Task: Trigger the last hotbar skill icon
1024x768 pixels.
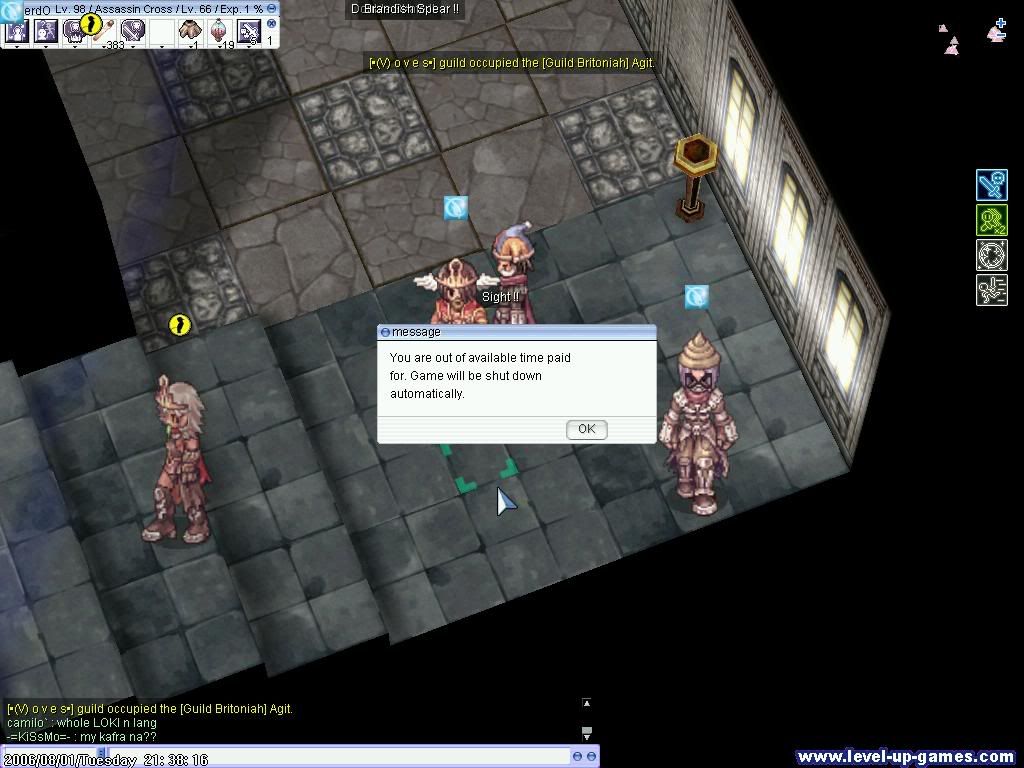Action: point(248,32)
